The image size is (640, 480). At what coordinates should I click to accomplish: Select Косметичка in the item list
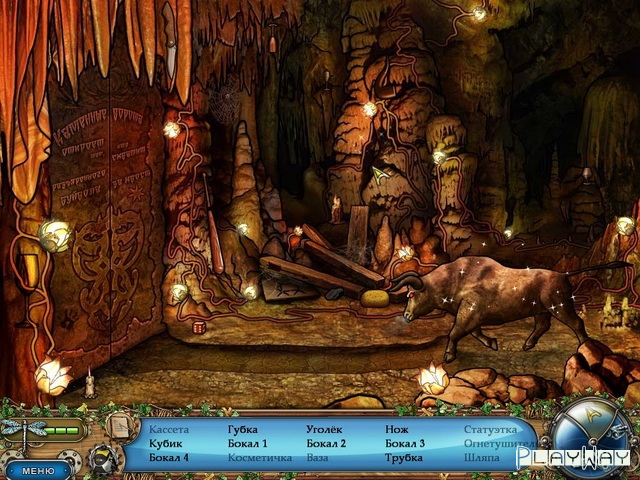[x=259, y=458]
